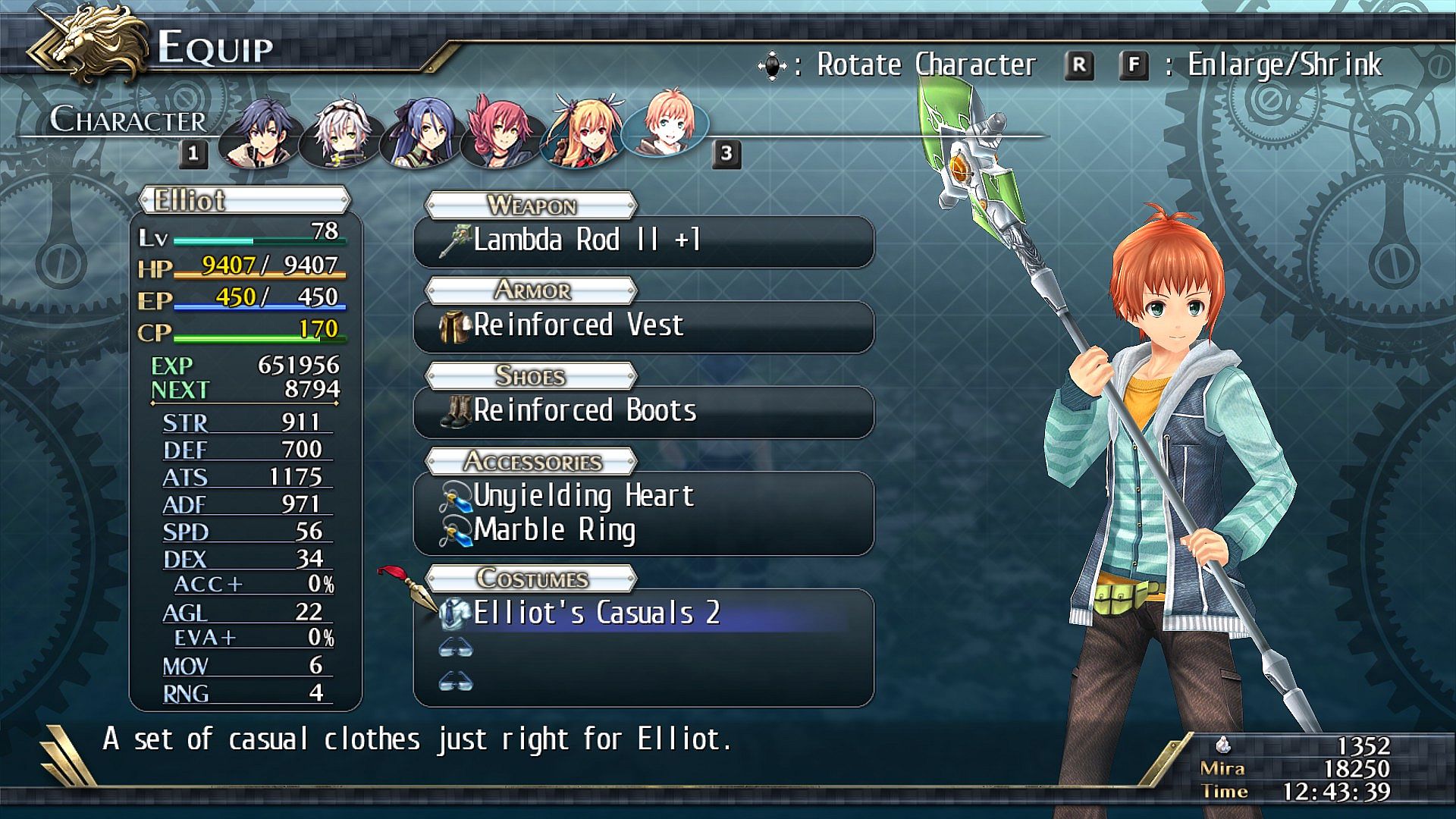The width and height of the screenshot is (1456, 819).
Task: Select the Marble Ring accessory slot
Action: 643,530
